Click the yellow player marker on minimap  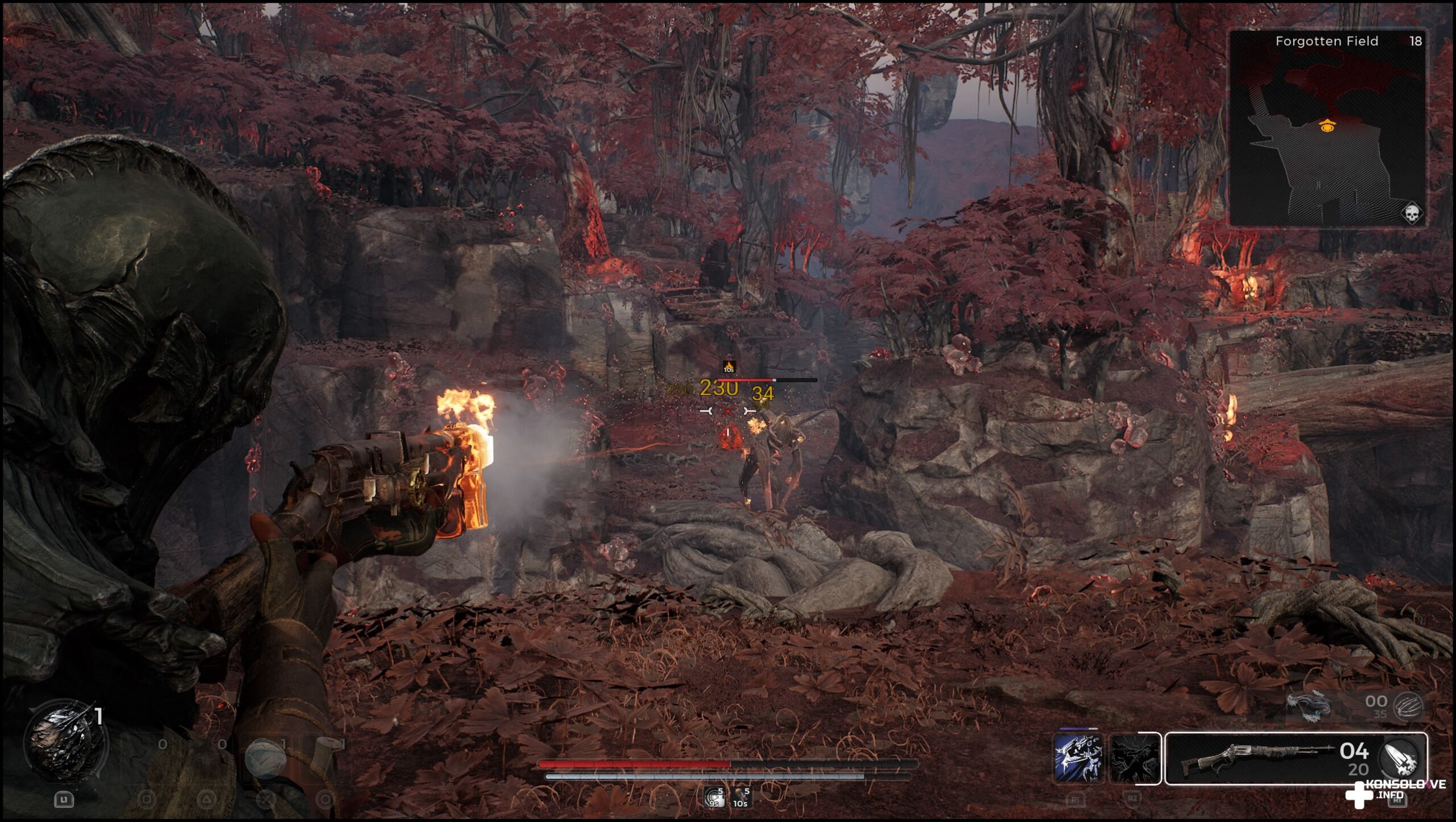[1327, 126]
